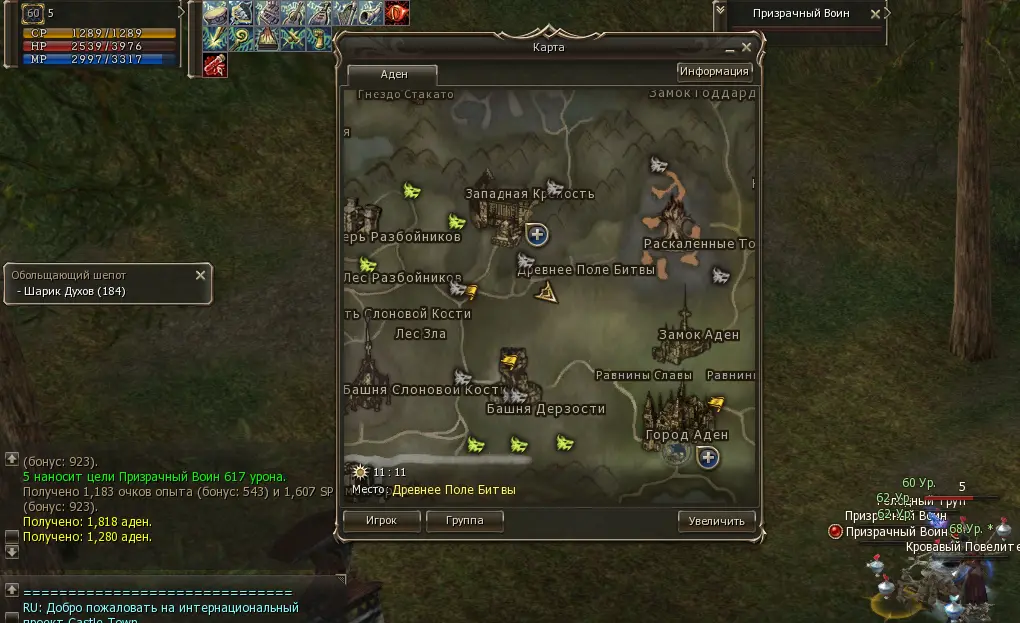The image size is (1020, 623).
Task: Select the Западная Крепость cross marker
Action: pos(537,234)
